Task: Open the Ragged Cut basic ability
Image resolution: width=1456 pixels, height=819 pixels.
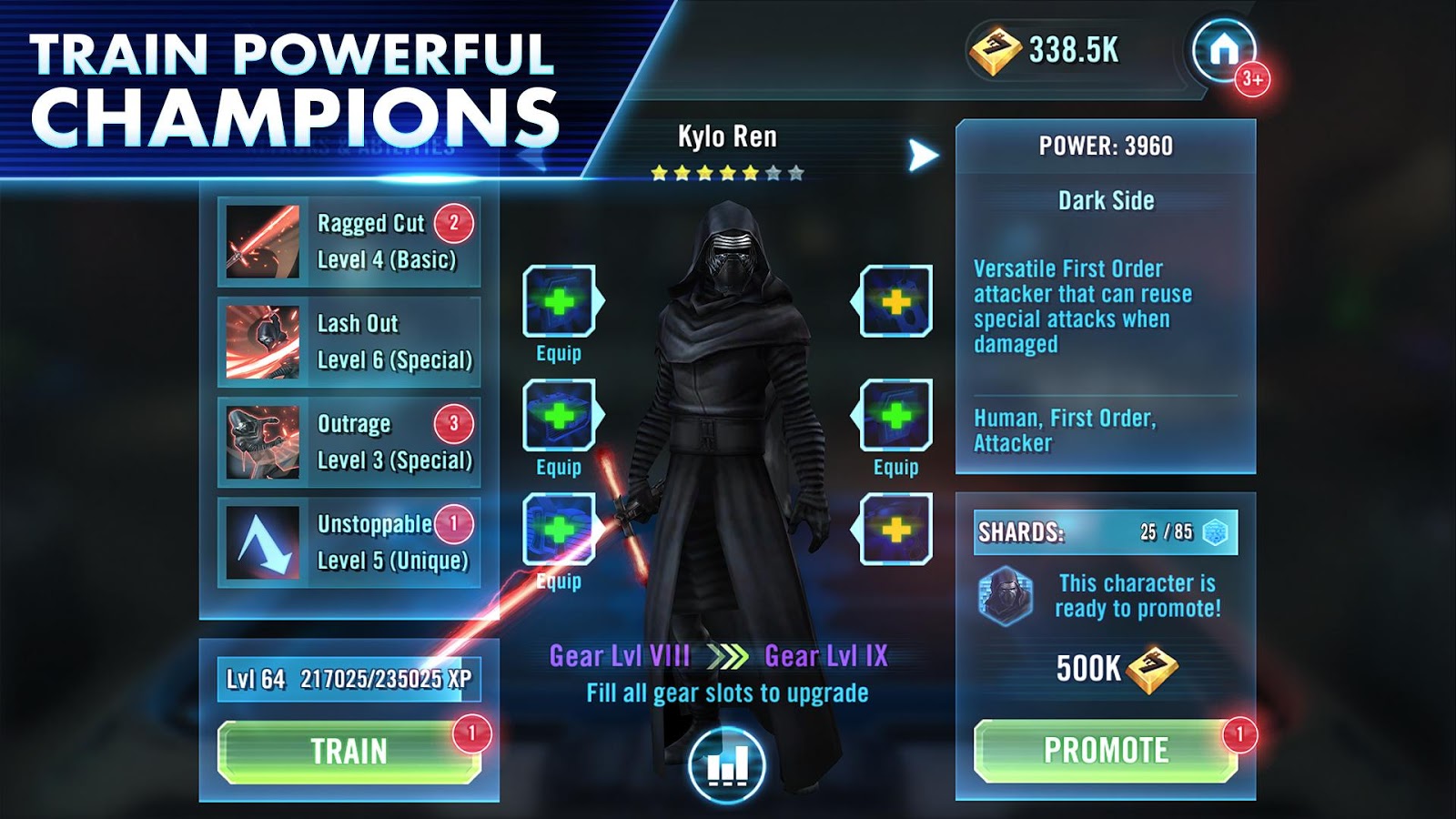Action: (x=349, y=242)
